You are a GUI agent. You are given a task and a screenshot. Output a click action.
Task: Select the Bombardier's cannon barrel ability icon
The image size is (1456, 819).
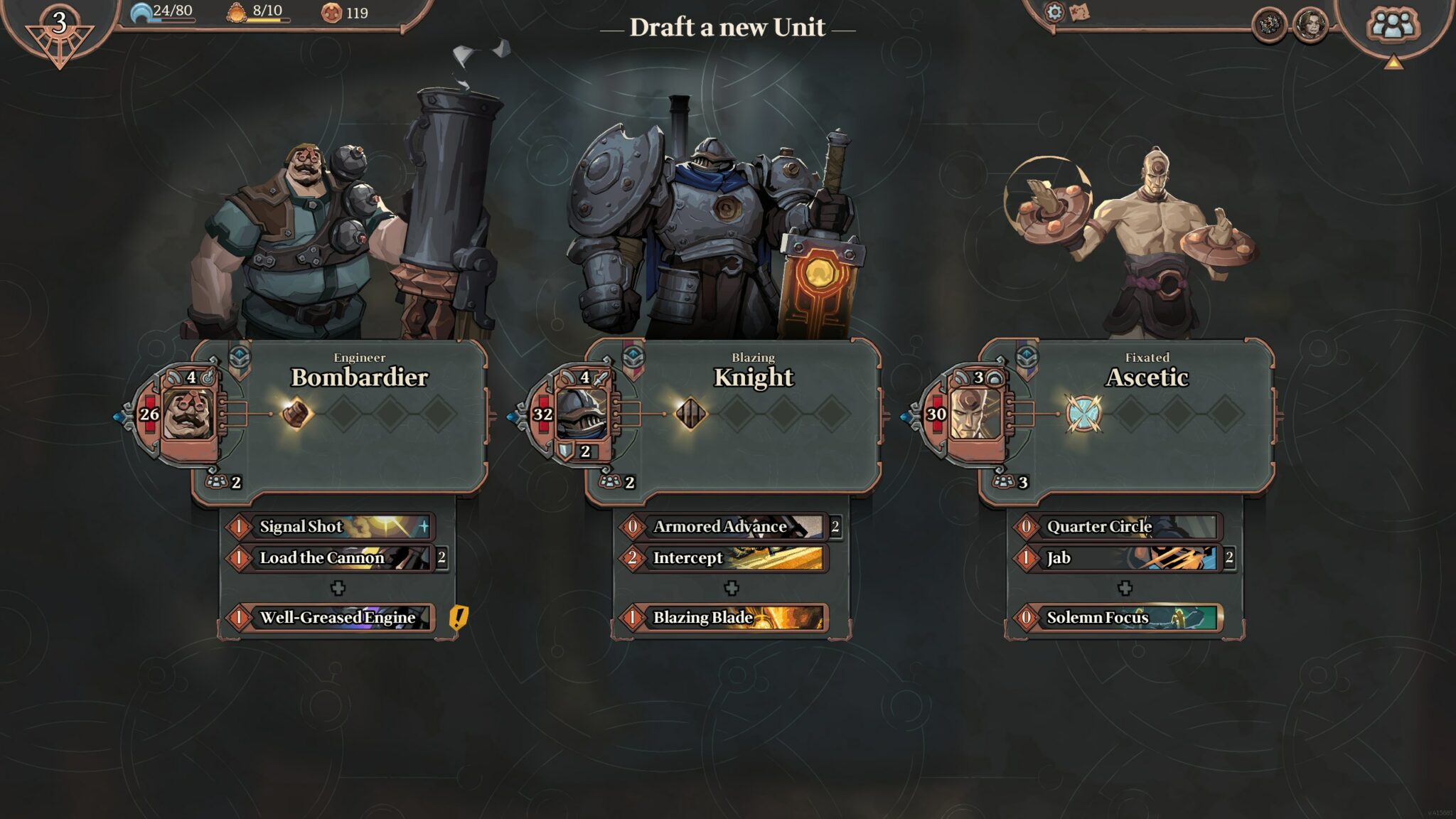pyautogui.click(x=296, y=413)
